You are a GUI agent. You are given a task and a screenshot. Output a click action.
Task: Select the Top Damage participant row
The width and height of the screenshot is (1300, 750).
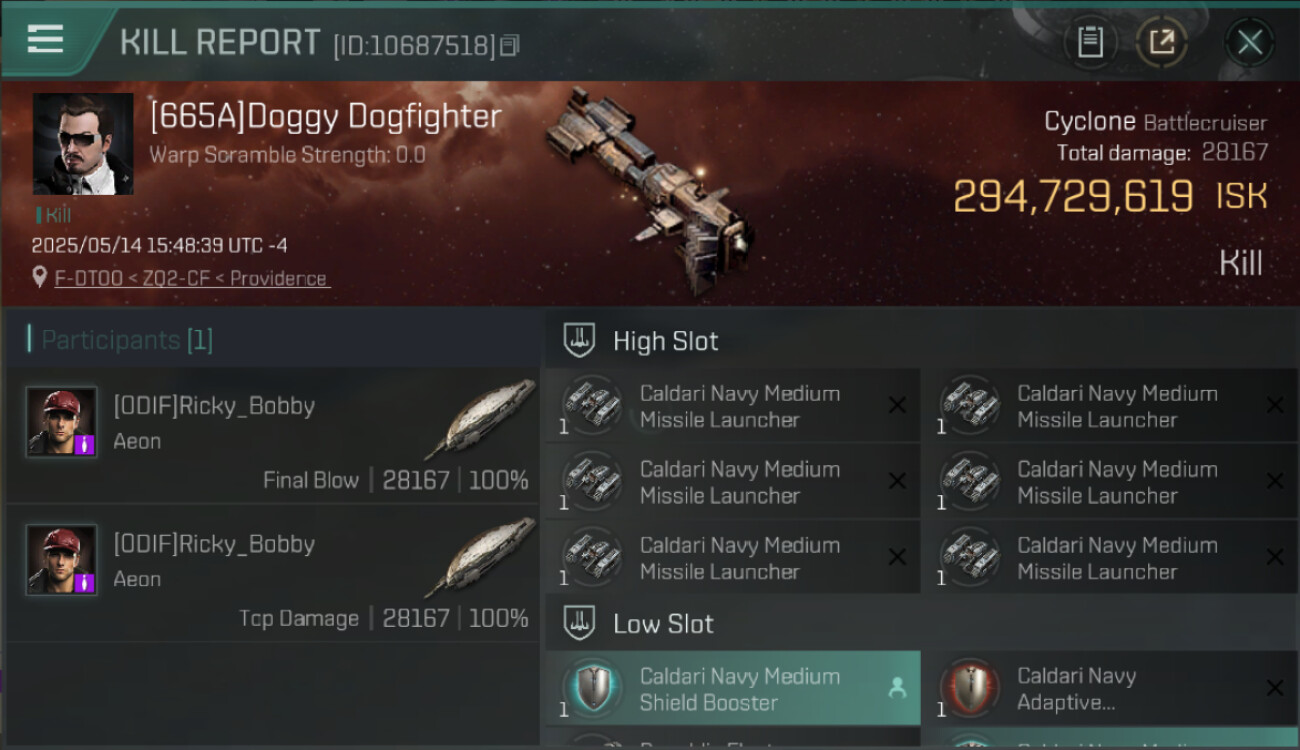272,574
